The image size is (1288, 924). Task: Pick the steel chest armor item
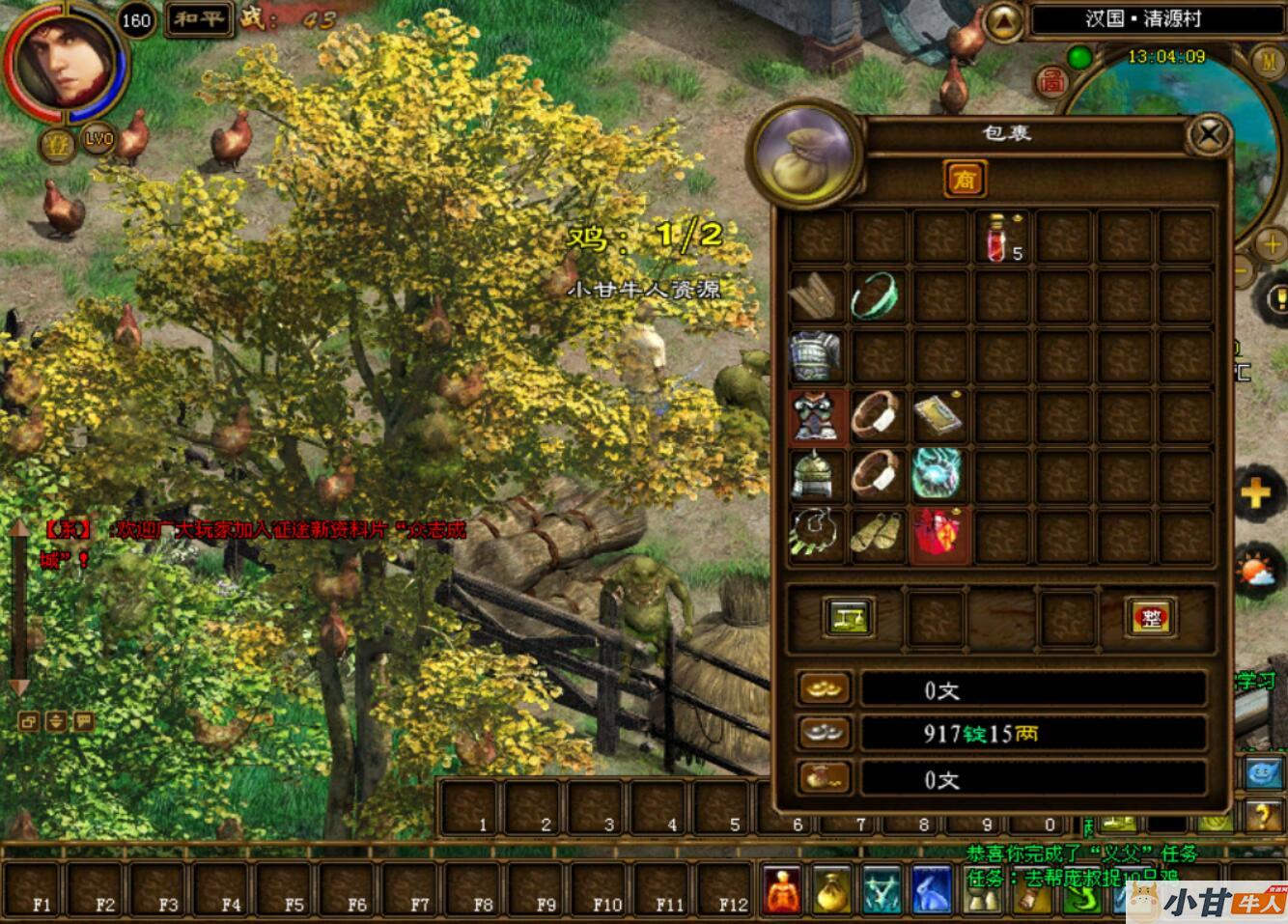817,356
